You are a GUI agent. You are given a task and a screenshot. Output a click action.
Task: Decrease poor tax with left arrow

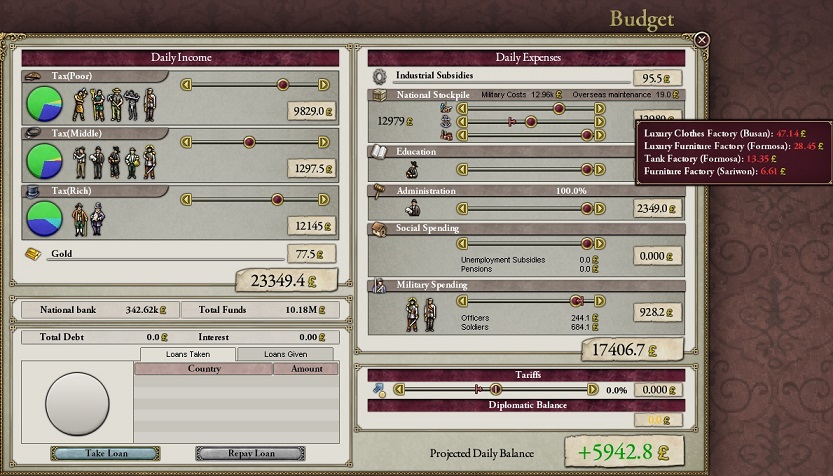coord(185,85)
